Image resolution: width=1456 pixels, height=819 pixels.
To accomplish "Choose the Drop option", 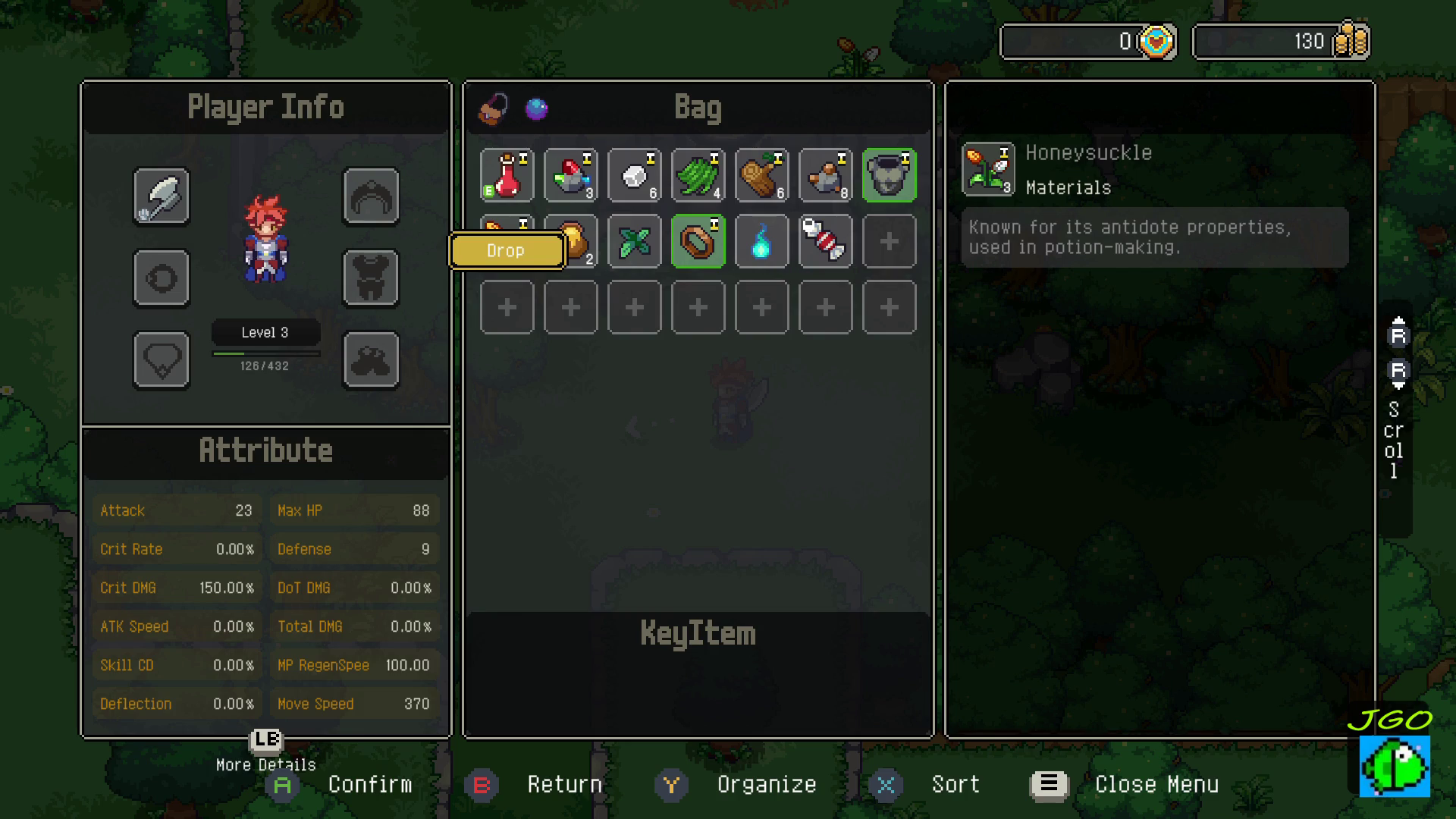I will [x=507, y=251].
